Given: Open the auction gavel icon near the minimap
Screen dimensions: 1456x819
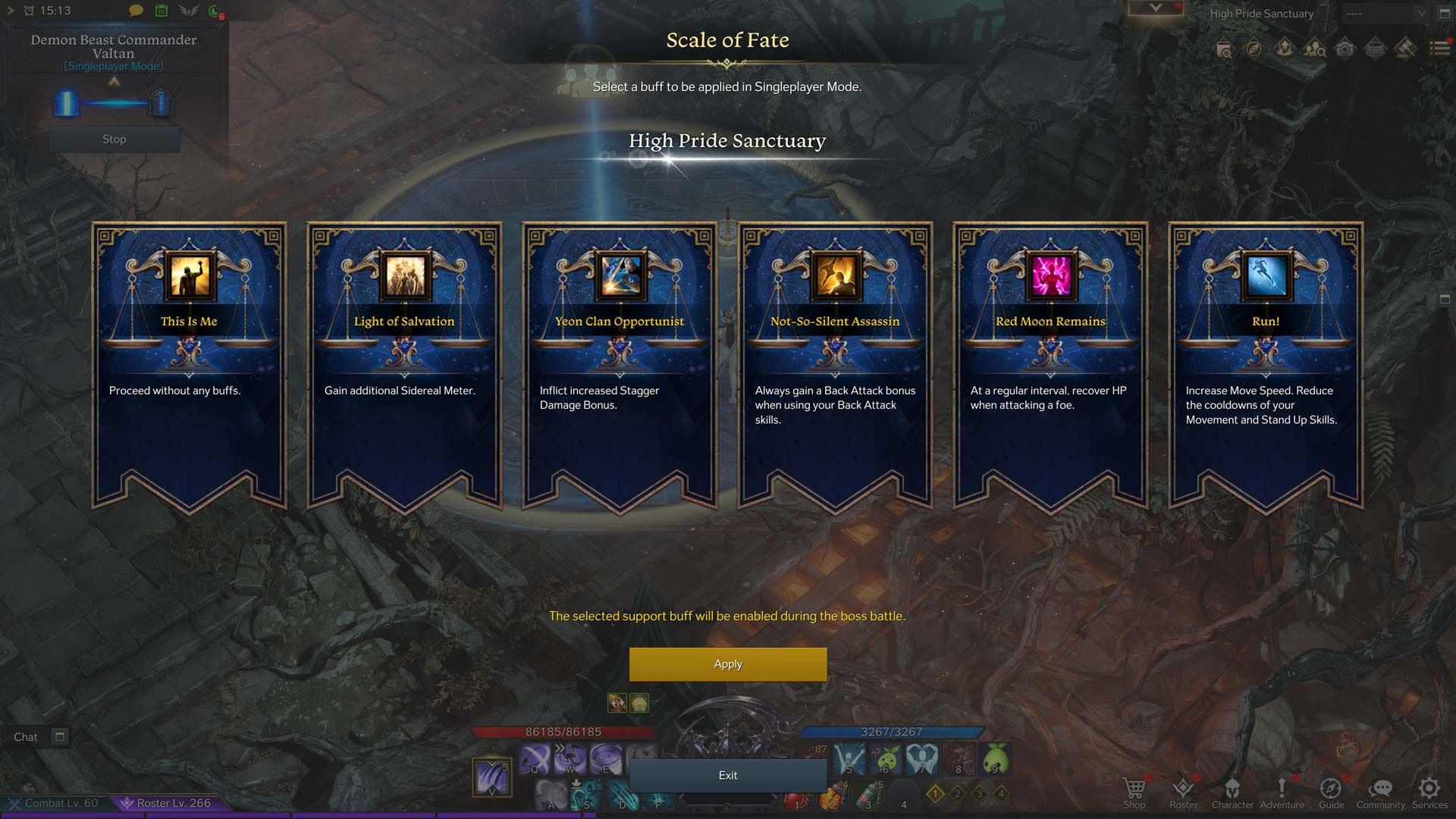Looking at the screenshot, I should 1407,48.
